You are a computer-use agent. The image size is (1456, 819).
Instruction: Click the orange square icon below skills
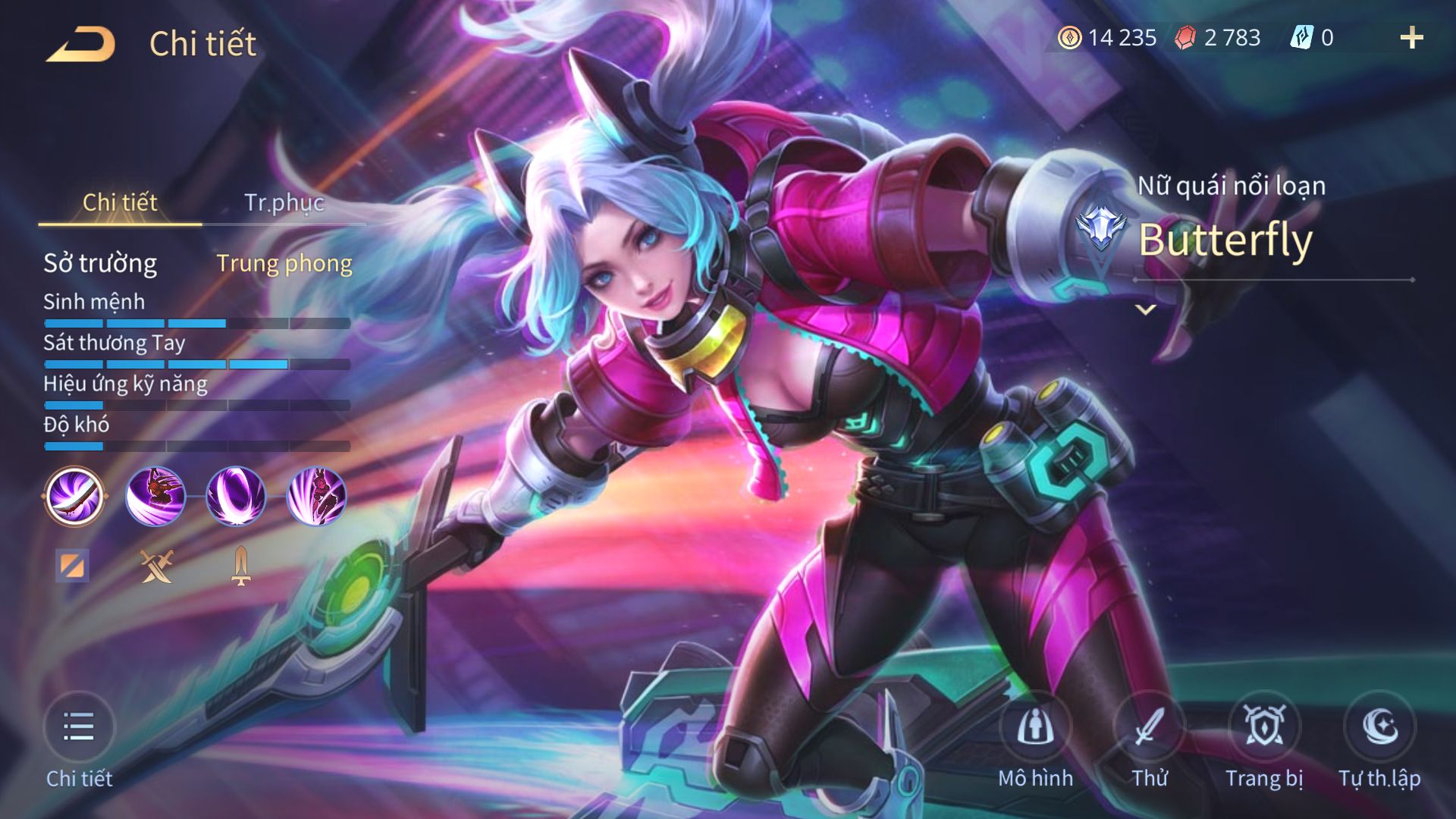pyautogui.click(x=72, y=566)
